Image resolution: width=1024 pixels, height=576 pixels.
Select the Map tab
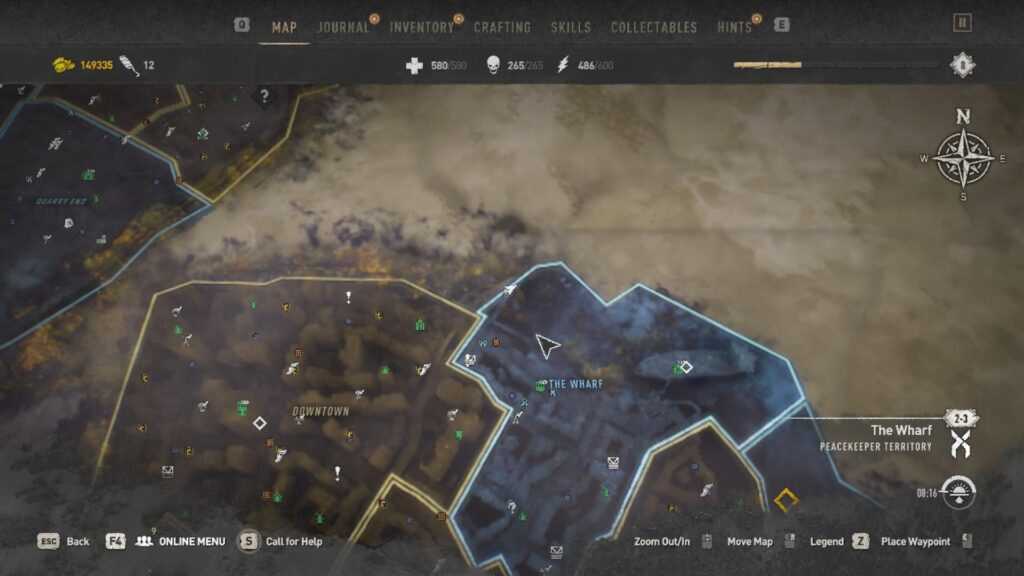click(x=284, y=27)
